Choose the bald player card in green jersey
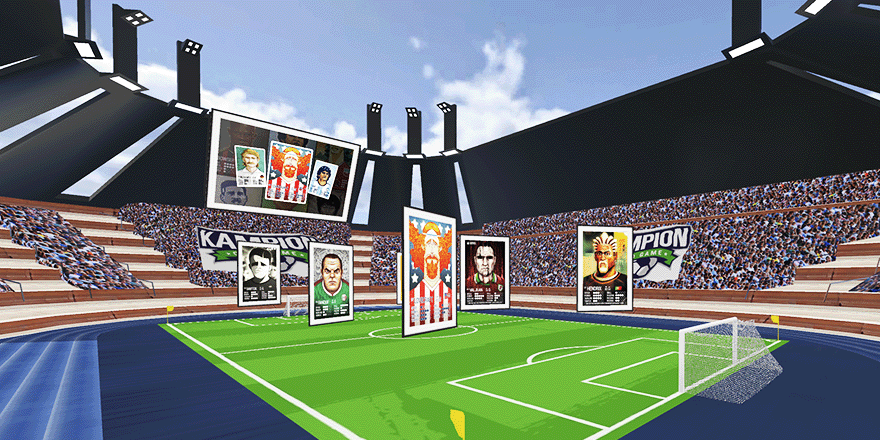This screenshot has height=440, width=880. tap(330, 283)
